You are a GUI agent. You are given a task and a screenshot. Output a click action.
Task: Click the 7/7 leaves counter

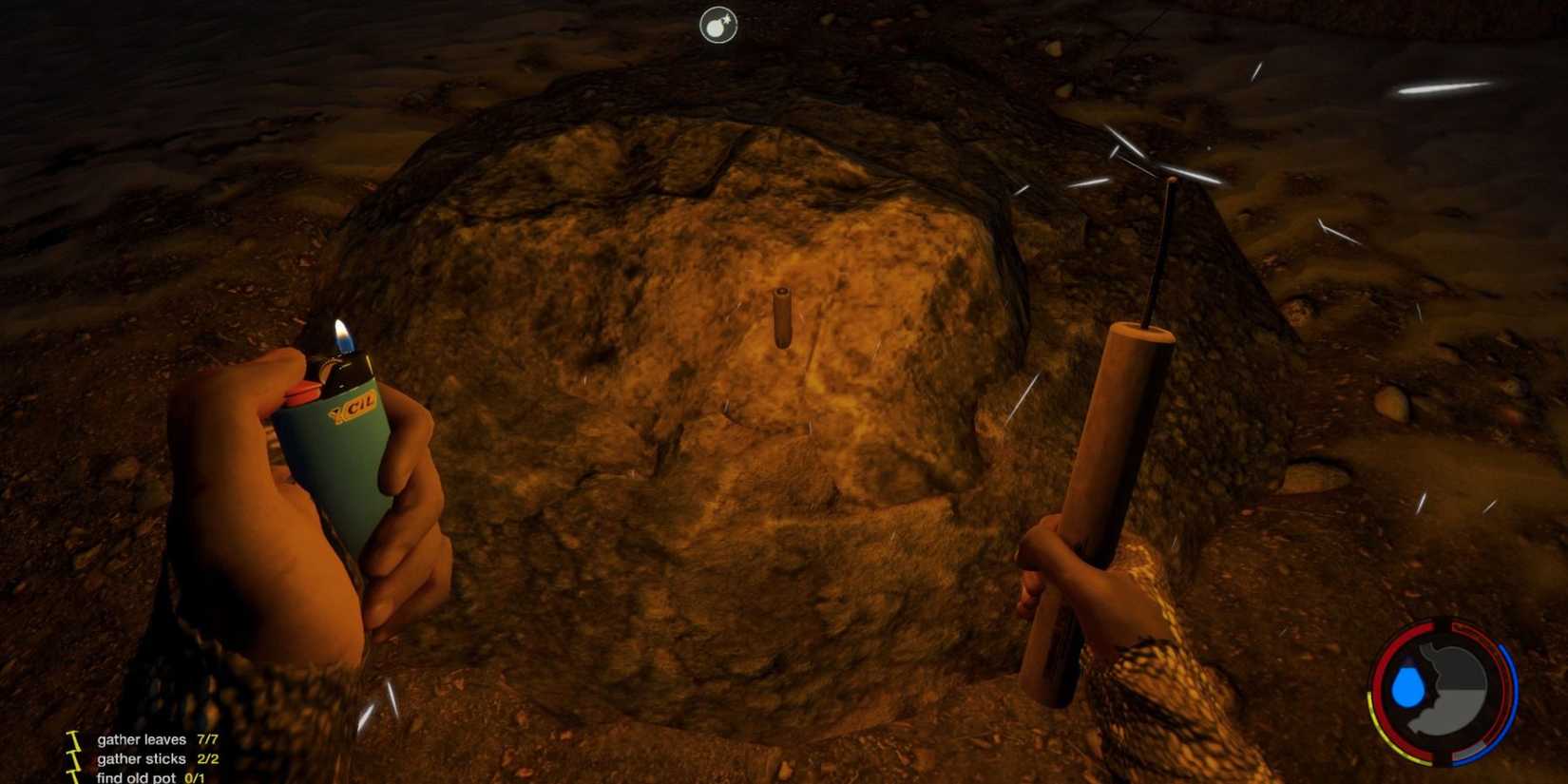[x=208, y=739]
